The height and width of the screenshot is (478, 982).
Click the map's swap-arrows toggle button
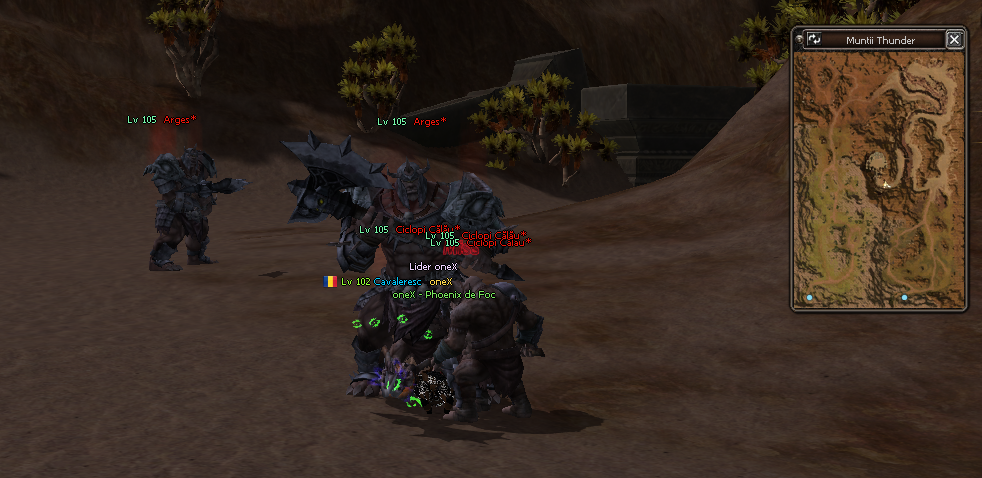pos(814,40)
